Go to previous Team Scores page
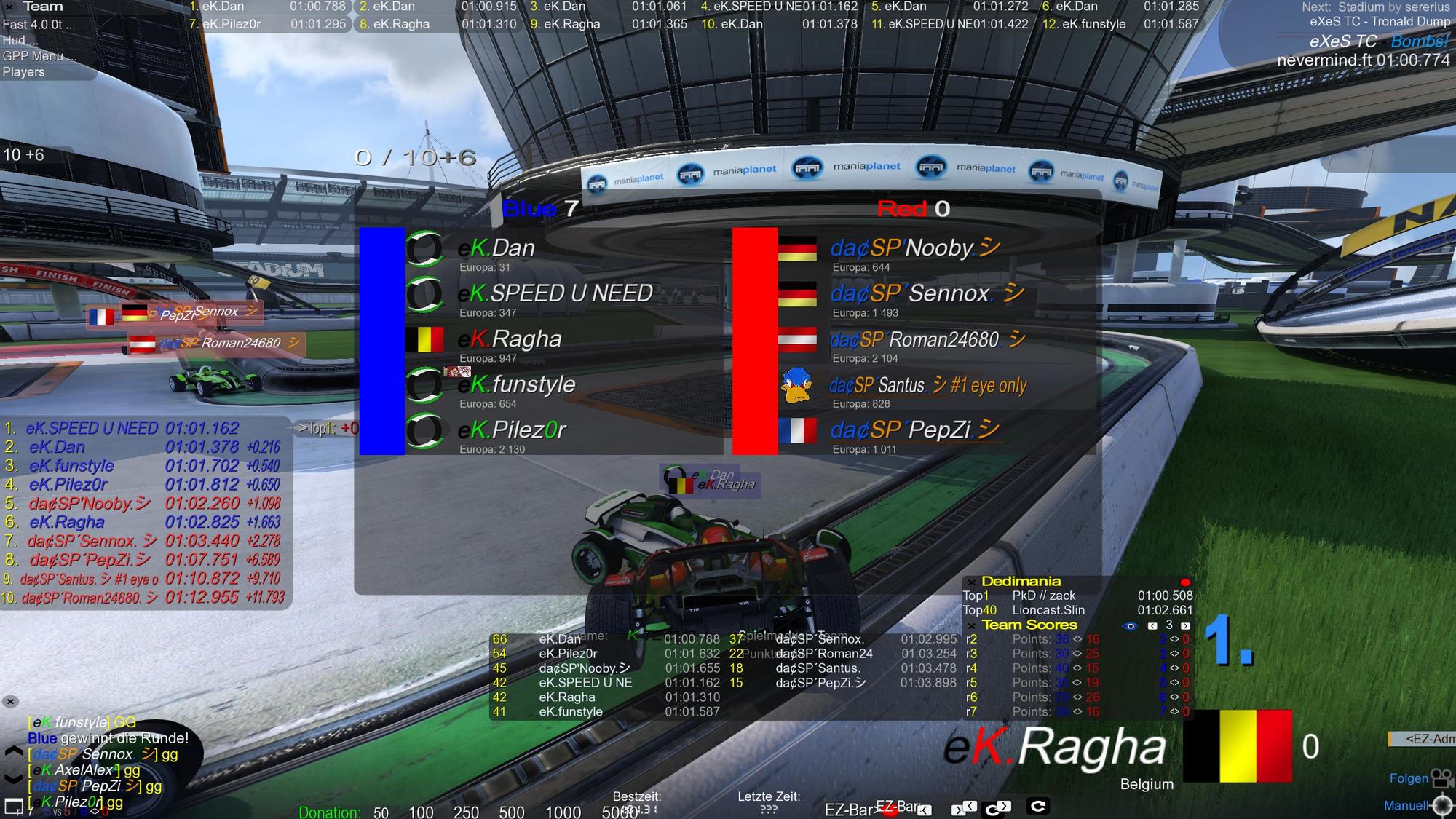 pyautogui.click(x=1152, y=625)
